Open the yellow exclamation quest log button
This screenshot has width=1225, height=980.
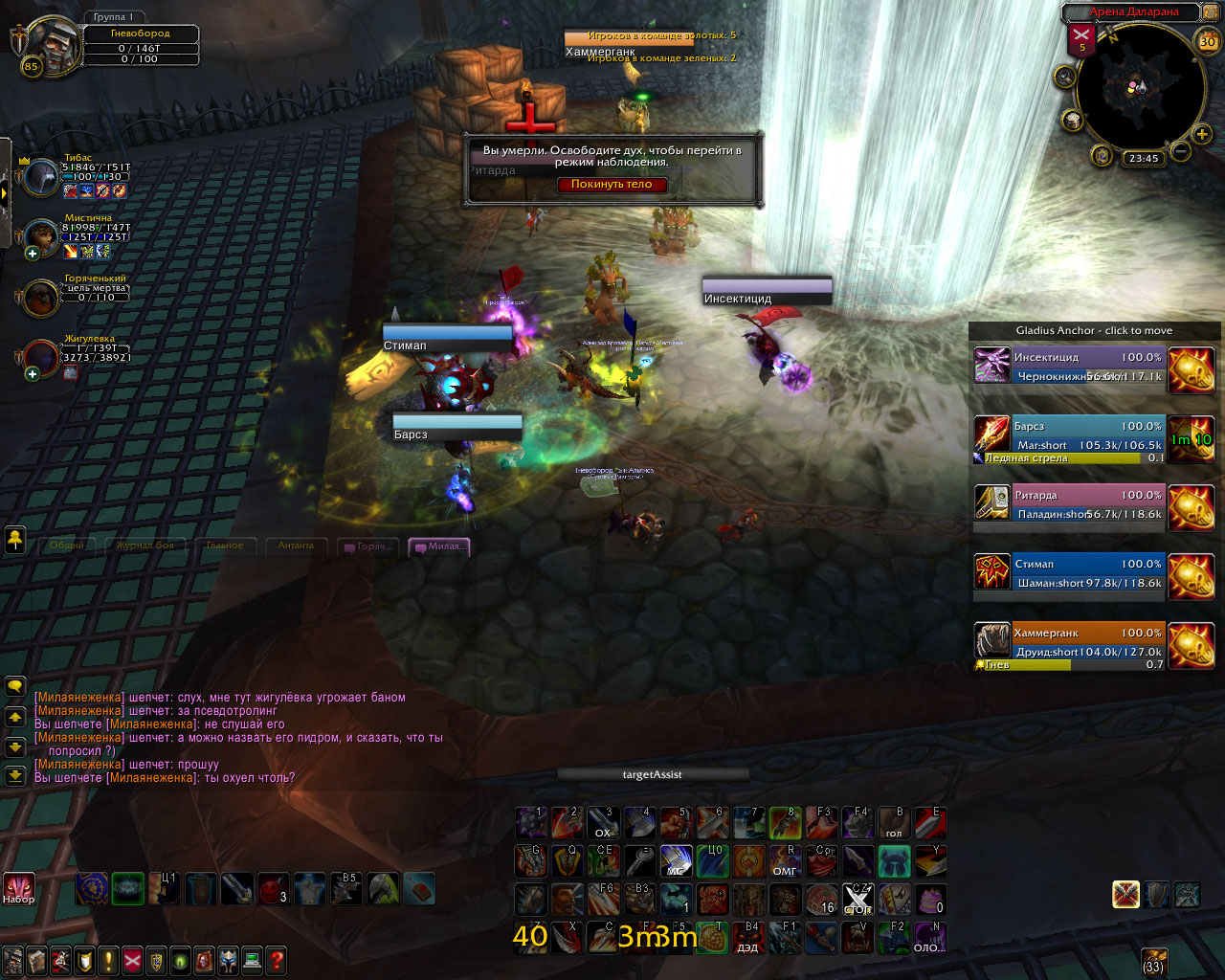coord(108,960)
